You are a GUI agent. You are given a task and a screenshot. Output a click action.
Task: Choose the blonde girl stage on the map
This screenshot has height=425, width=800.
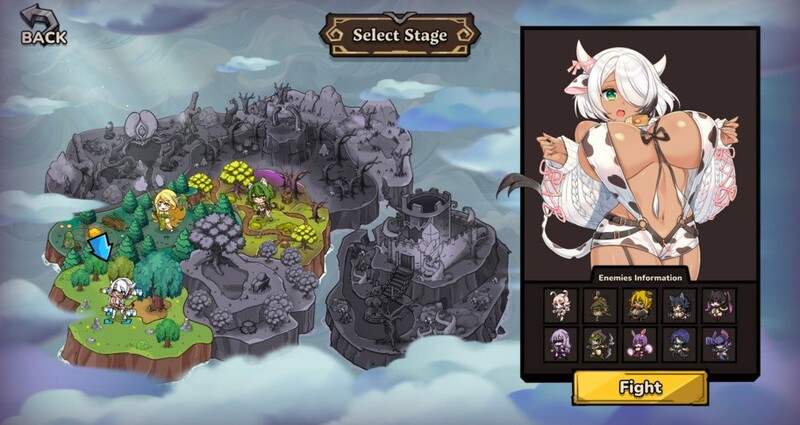point(165,207)
